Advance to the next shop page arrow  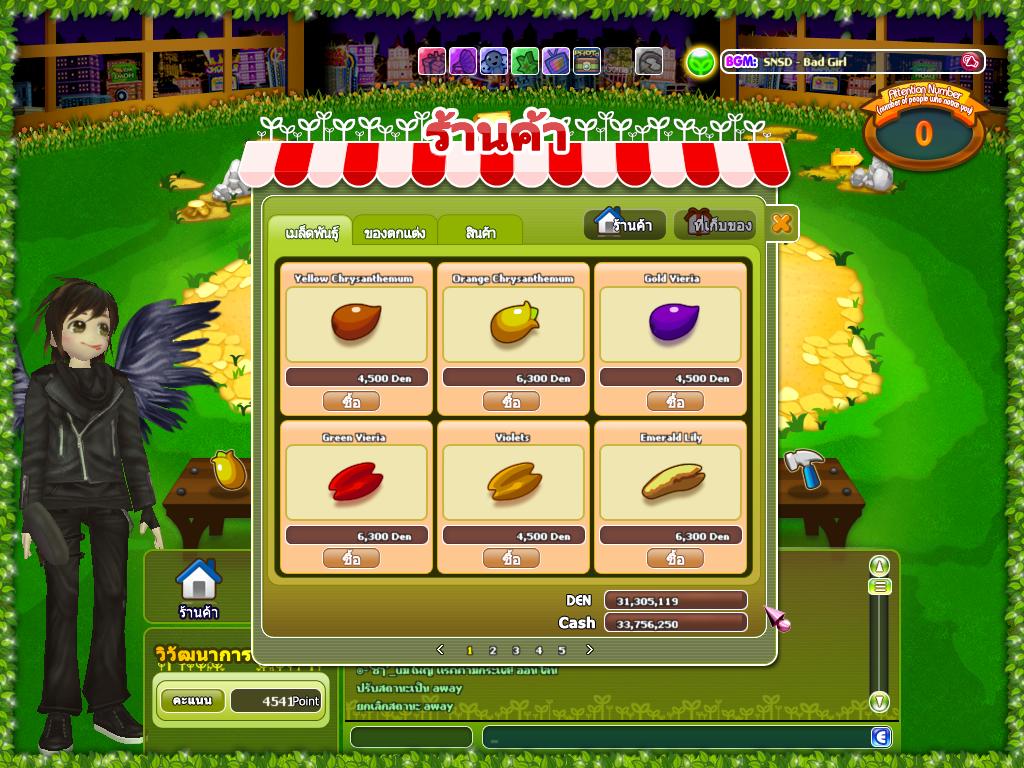tap(589, 650)
